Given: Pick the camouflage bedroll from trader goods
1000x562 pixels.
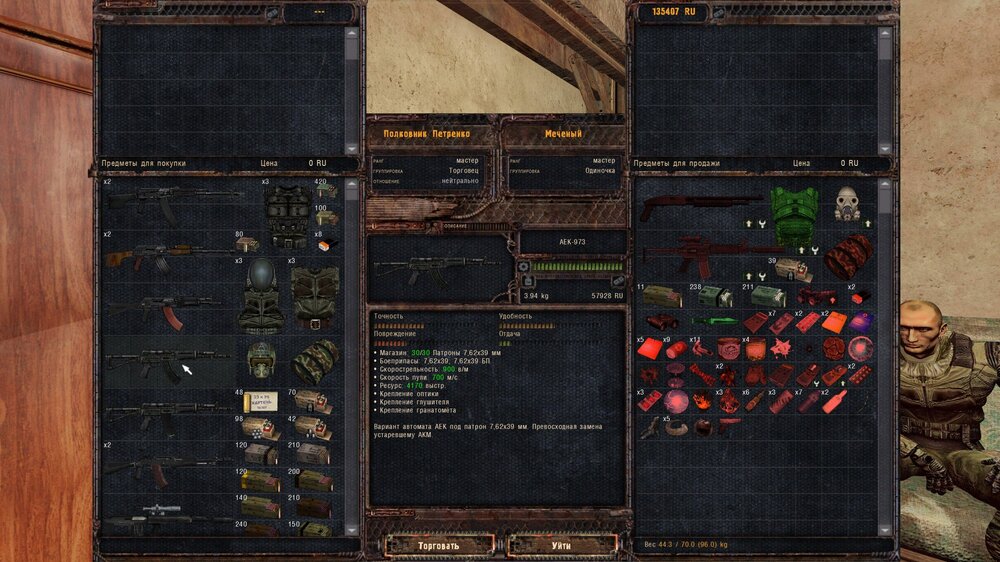Looking at the screenshot, I should [315, 360].
